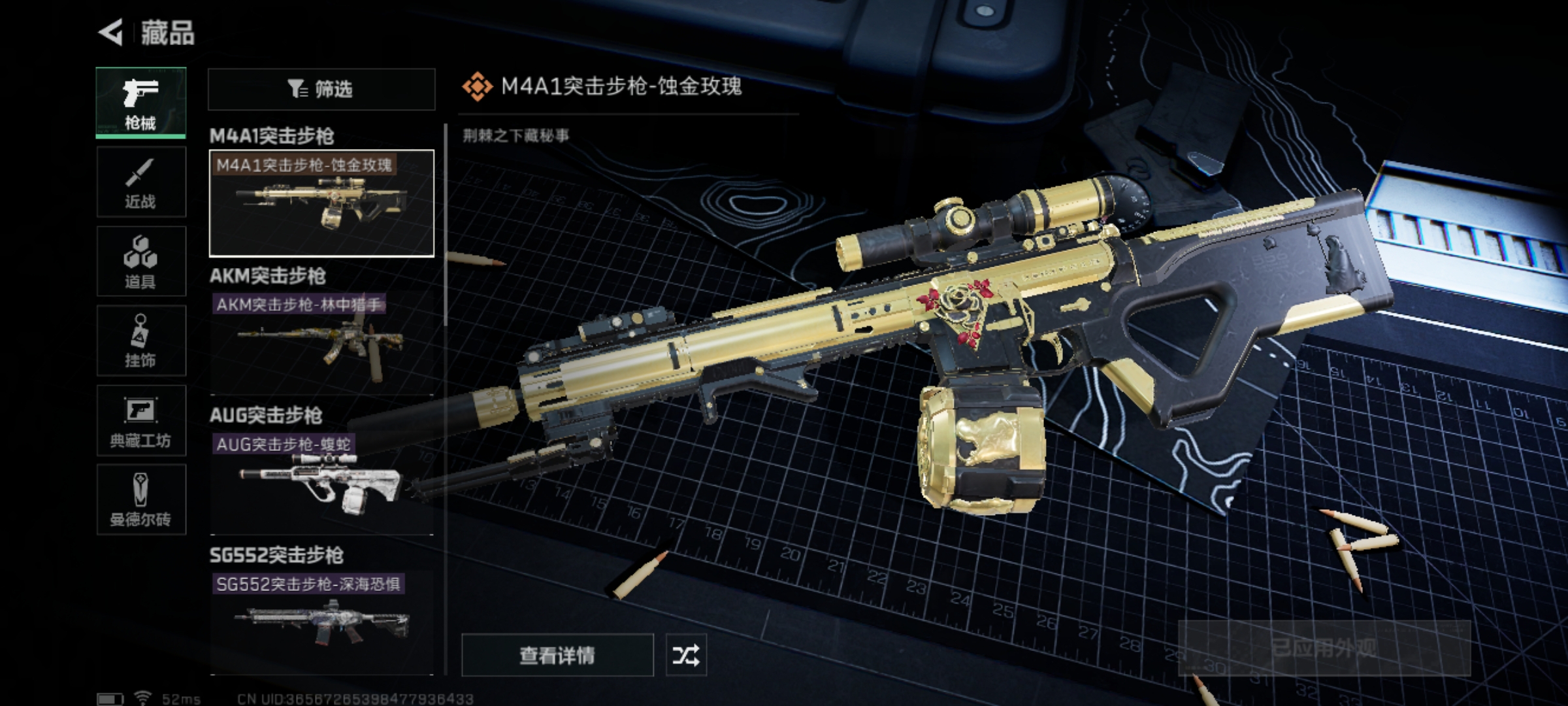The width and height of the screenshot is (1568, 706).
Task: Open the 典藏工坊 workshop tab
Action: tap(141, 420)
